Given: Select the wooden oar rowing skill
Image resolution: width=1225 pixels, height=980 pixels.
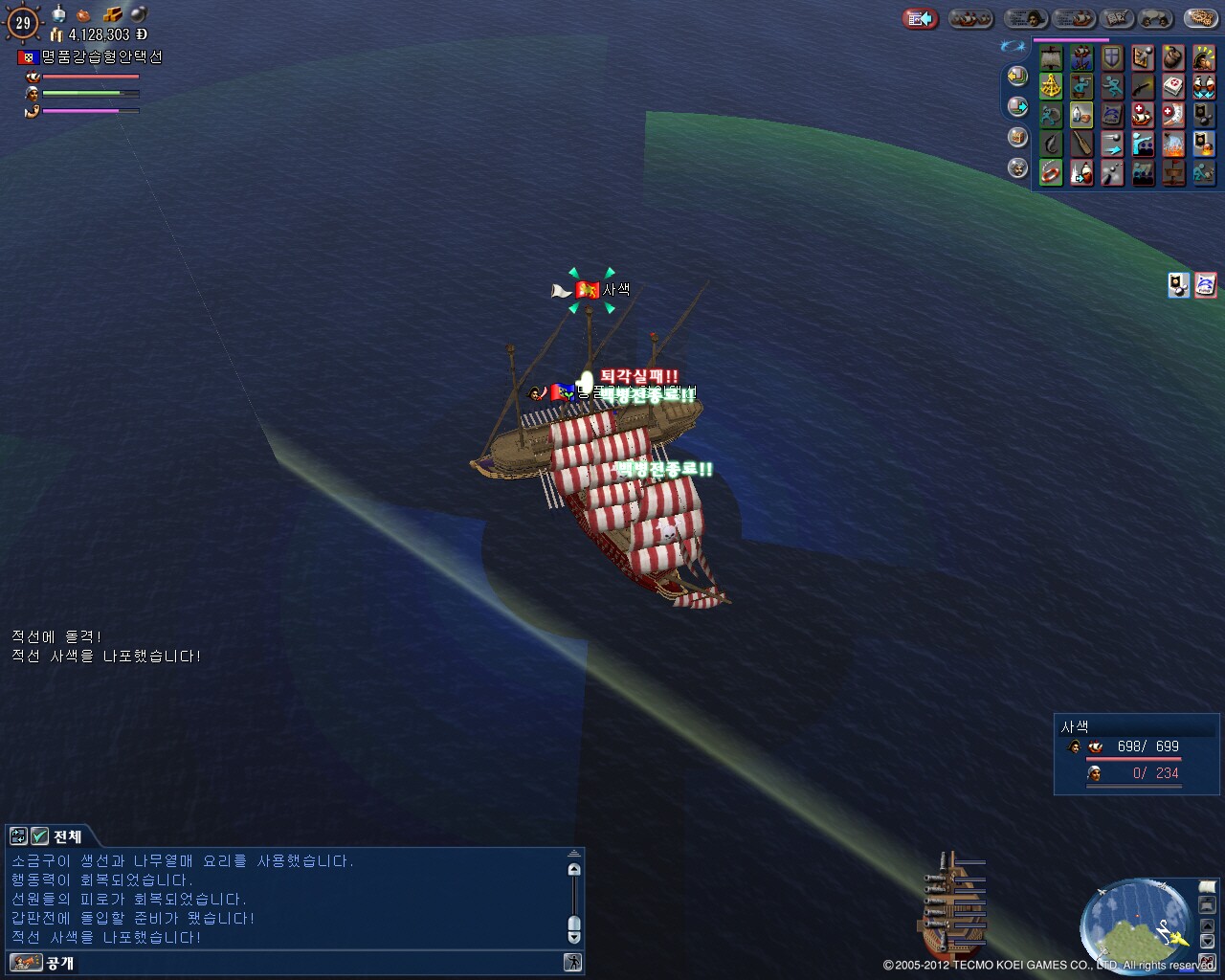Looking at the screenshot, I should point(1081,145).
